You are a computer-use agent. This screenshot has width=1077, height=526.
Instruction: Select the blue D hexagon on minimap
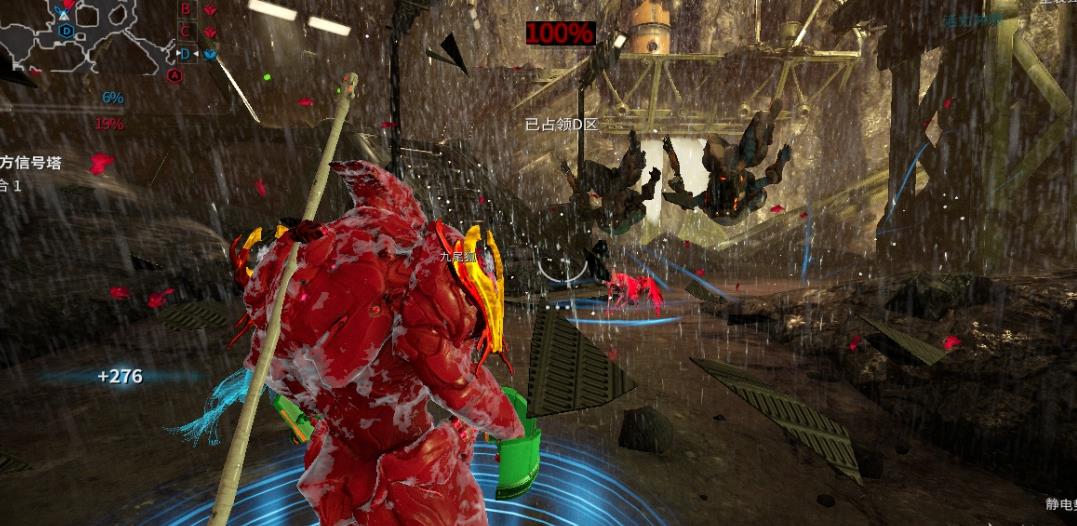66,31
